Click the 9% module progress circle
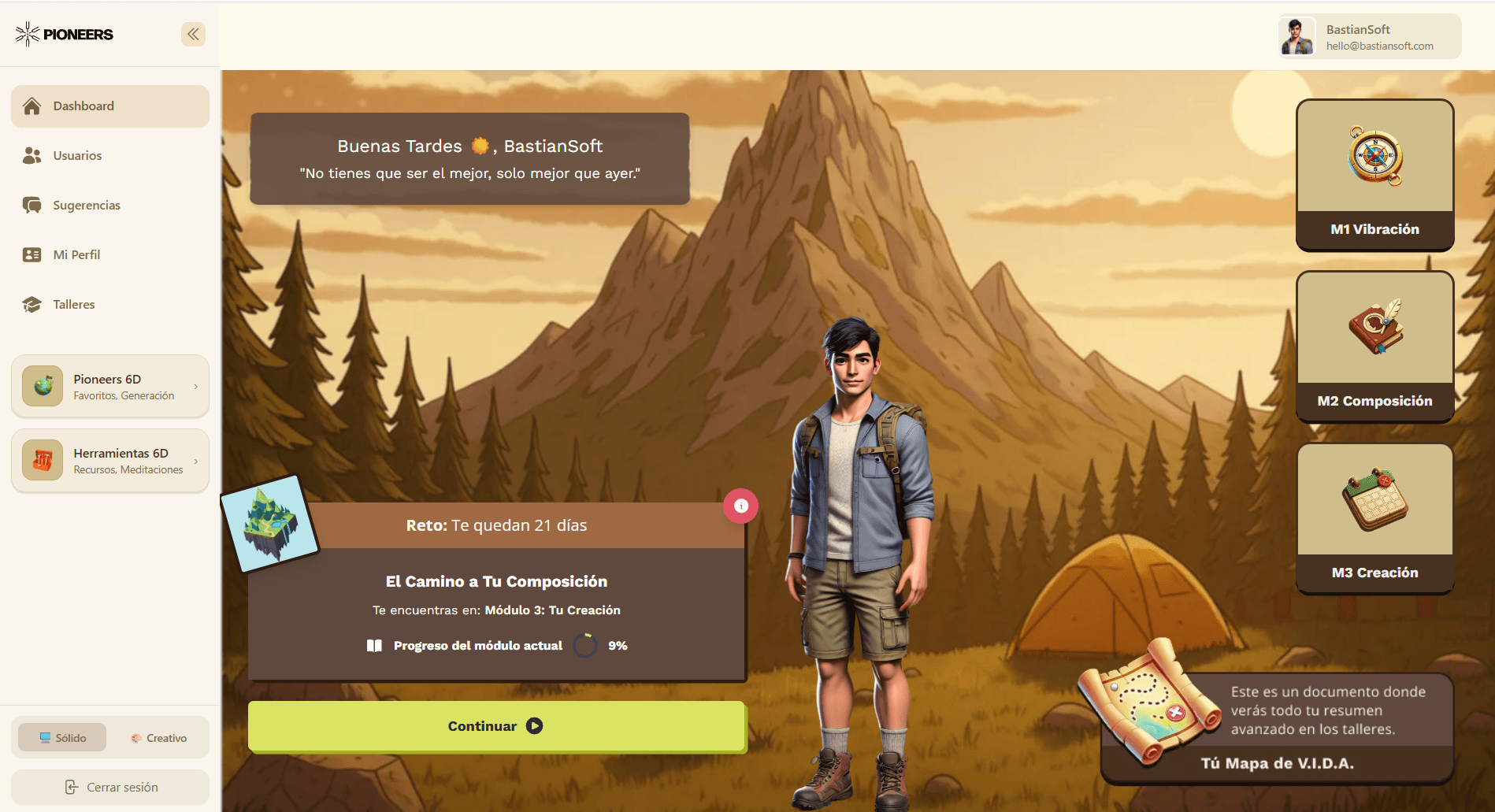Viewport: 1495px width, 812px height. click(x=584, y=645)
